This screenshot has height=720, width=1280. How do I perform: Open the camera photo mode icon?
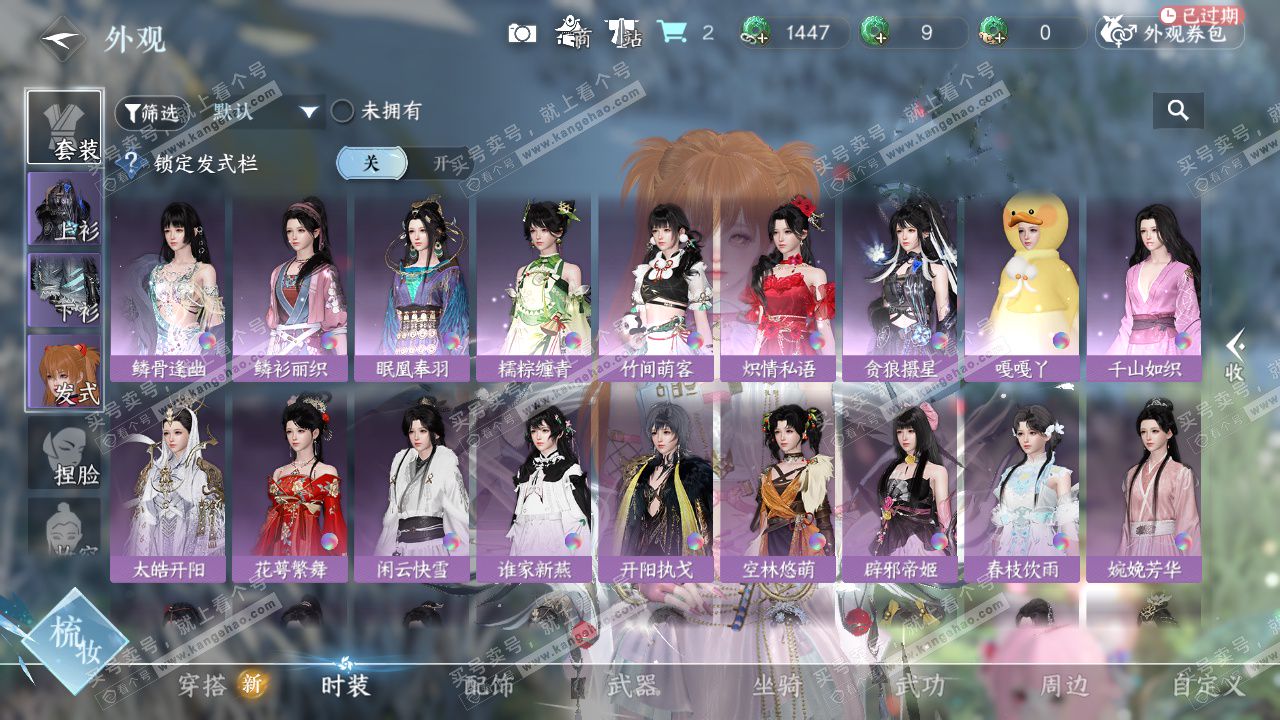click(x=522, y=33)
